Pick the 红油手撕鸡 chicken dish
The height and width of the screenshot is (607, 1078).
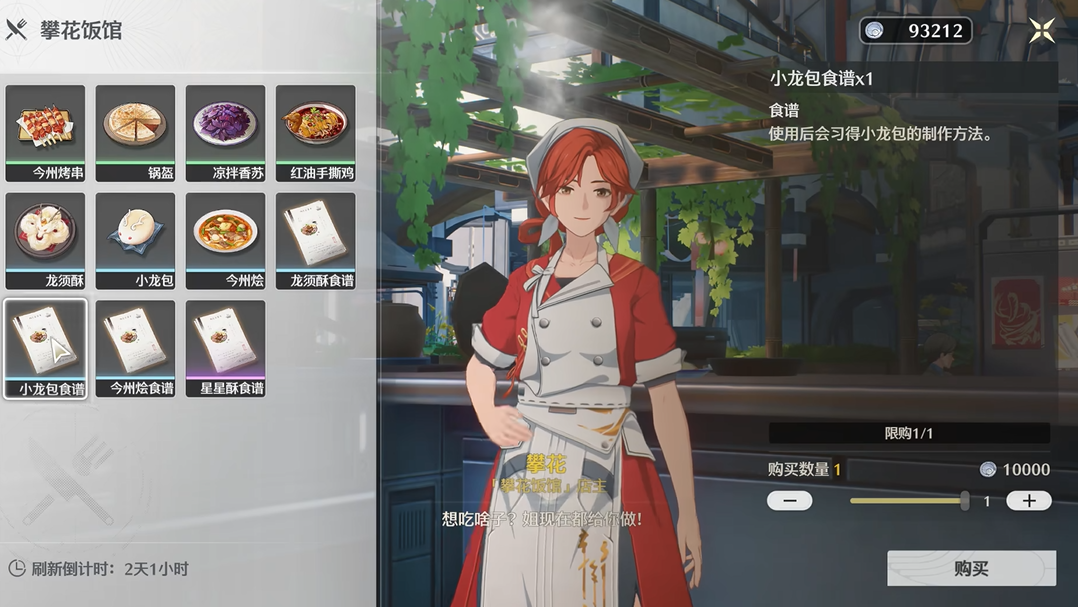coord(315,132)
